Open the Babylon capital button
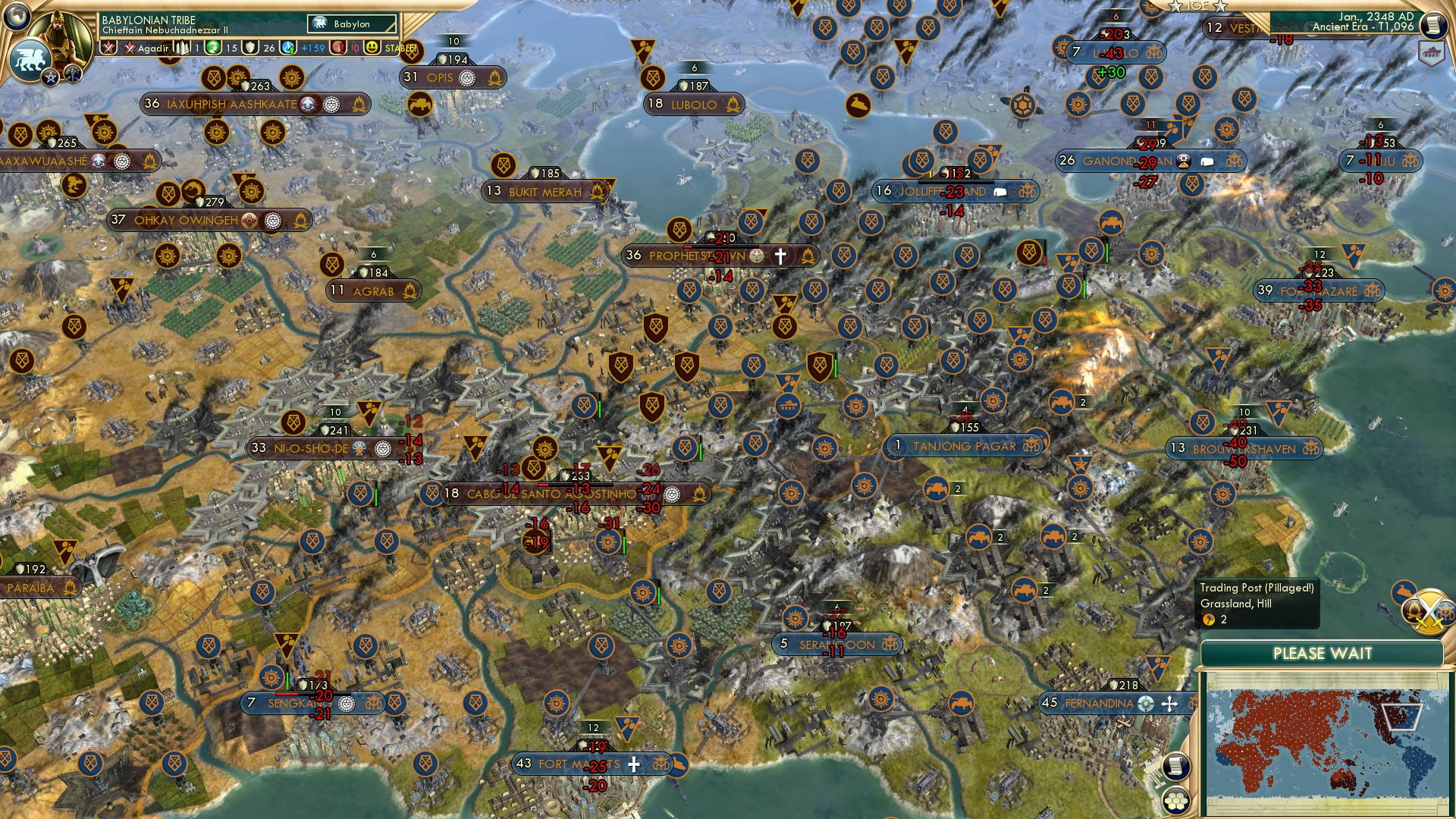Image resolution: width=1456 pixels, height=819 pixels. 353,24
